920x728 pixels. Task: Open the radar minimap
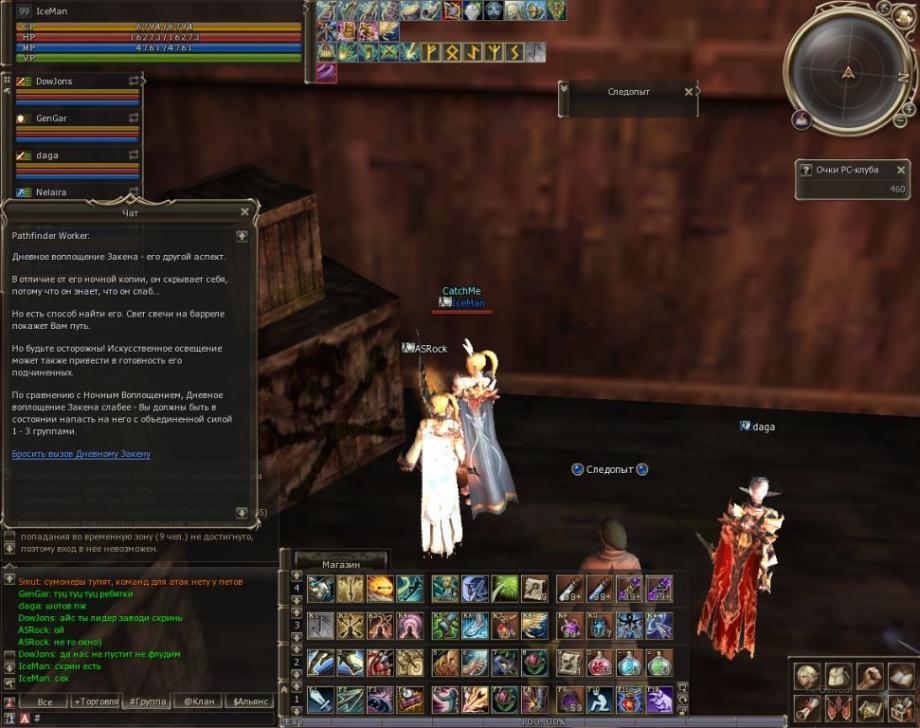848,72
